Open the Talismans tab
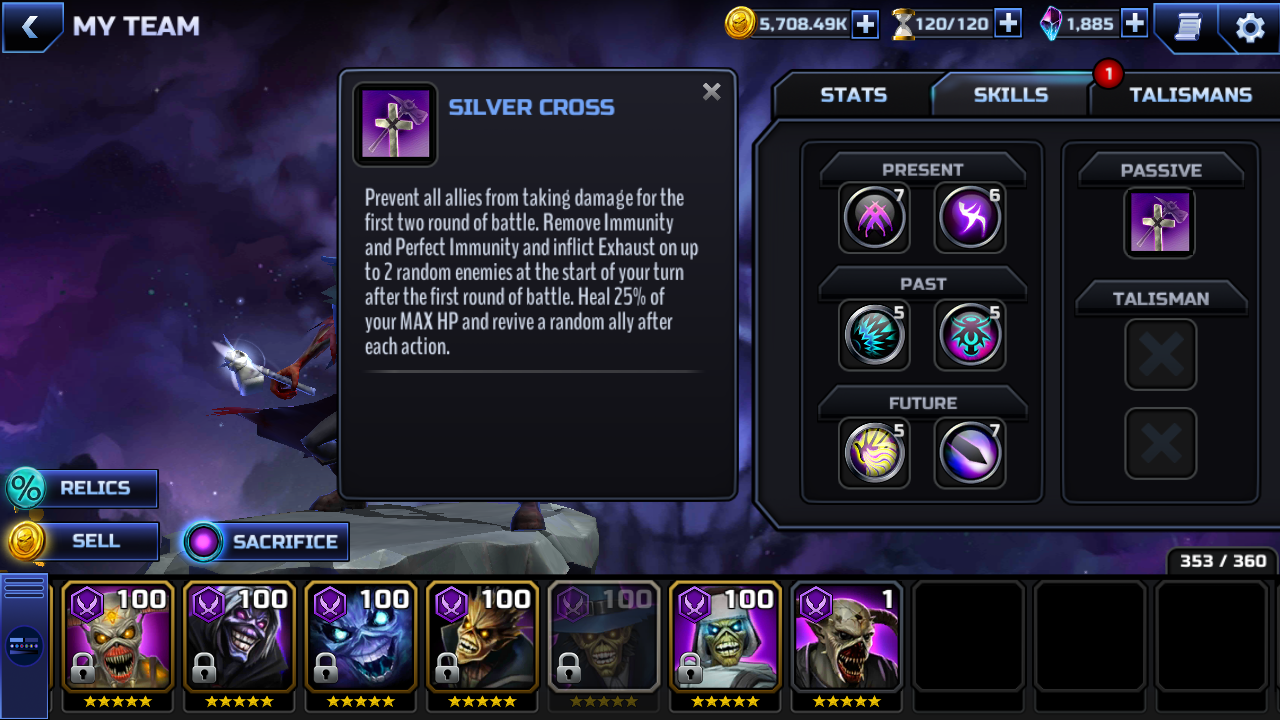 pos(1190,95)
